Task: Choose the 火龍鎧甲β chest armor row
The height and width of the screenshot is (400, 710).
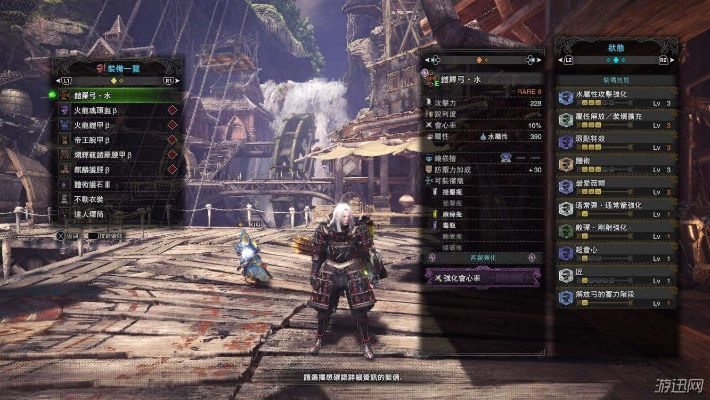Action: pos(110,125)
